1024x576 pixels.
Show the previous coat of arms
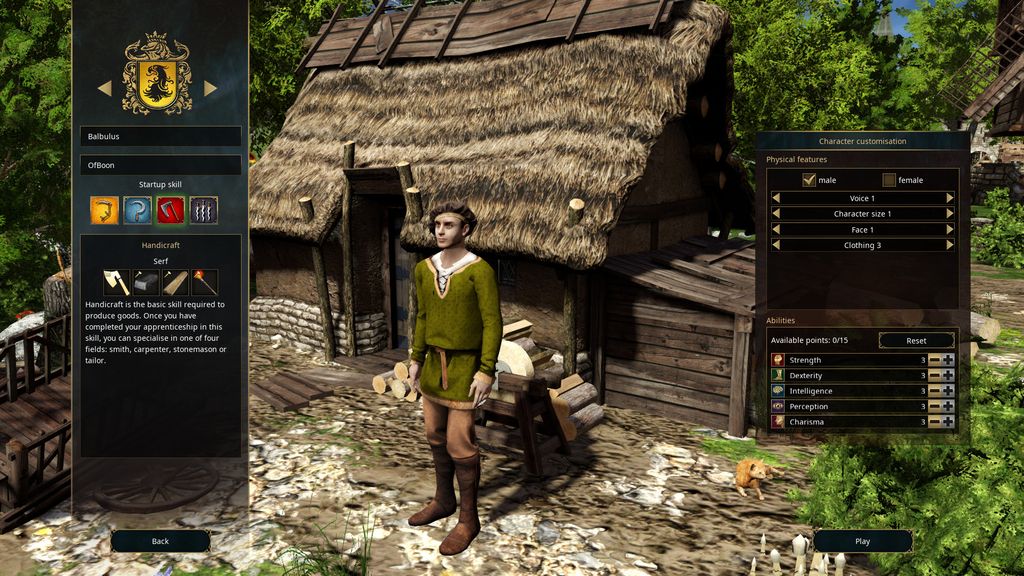(104, 88)
